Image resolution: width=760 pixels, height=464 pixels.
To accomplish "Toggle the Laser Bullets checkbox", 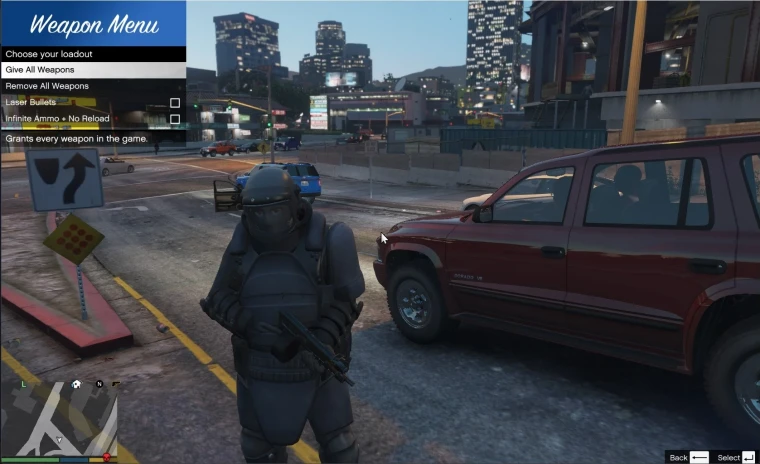I will click(x=175, y=103).
